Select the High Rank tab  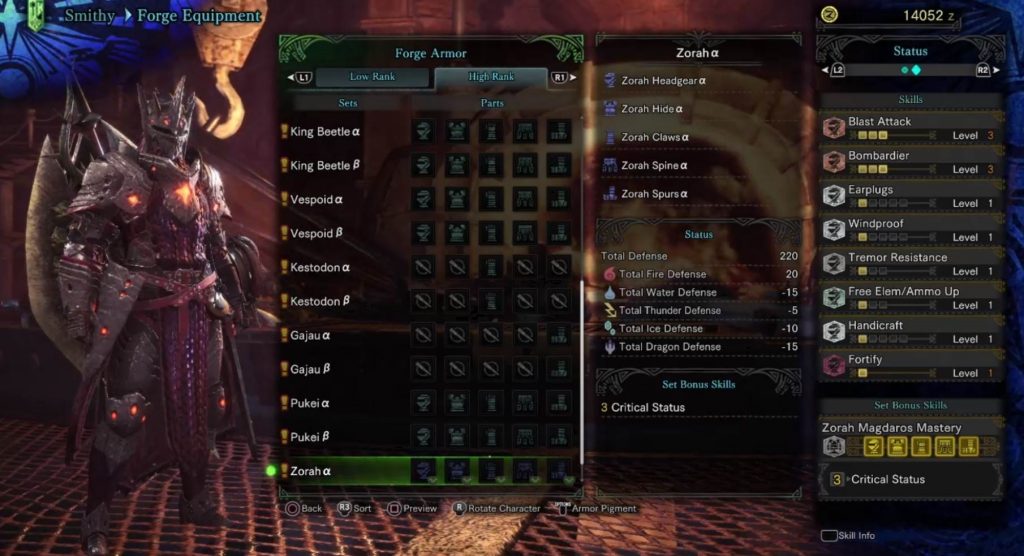point(490,77)
